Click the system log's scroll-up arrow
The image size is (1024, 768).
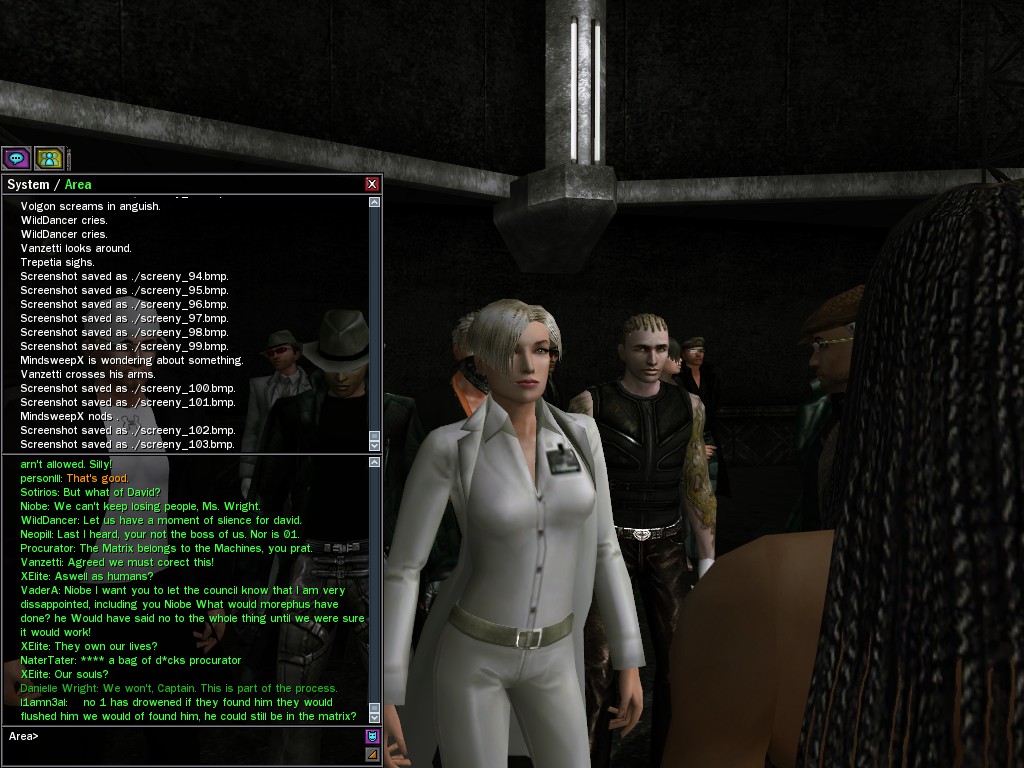click(375, 202)
